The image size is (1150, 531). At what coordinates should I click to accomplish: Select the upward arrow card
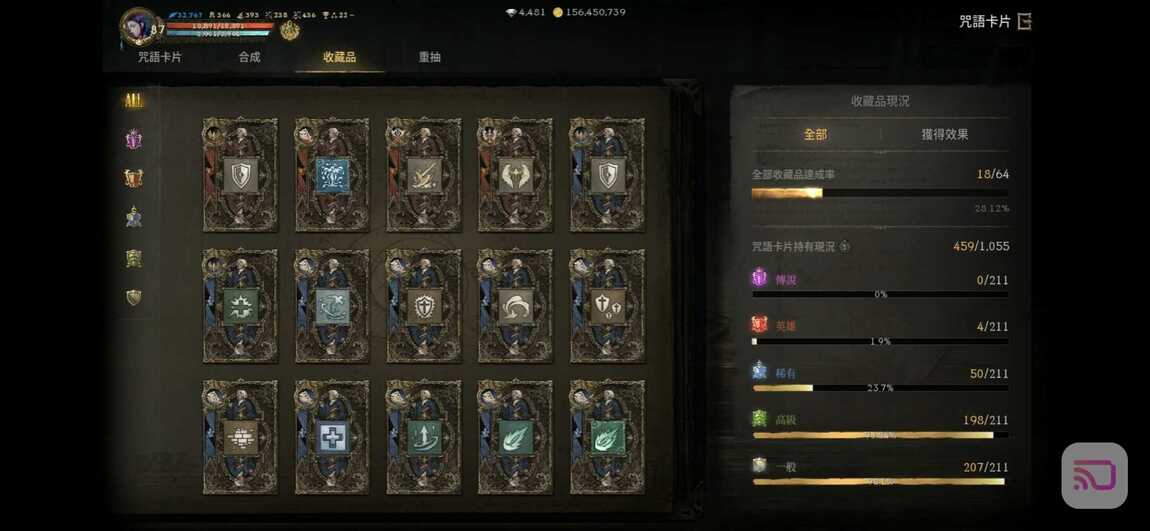tap(424, 437)
